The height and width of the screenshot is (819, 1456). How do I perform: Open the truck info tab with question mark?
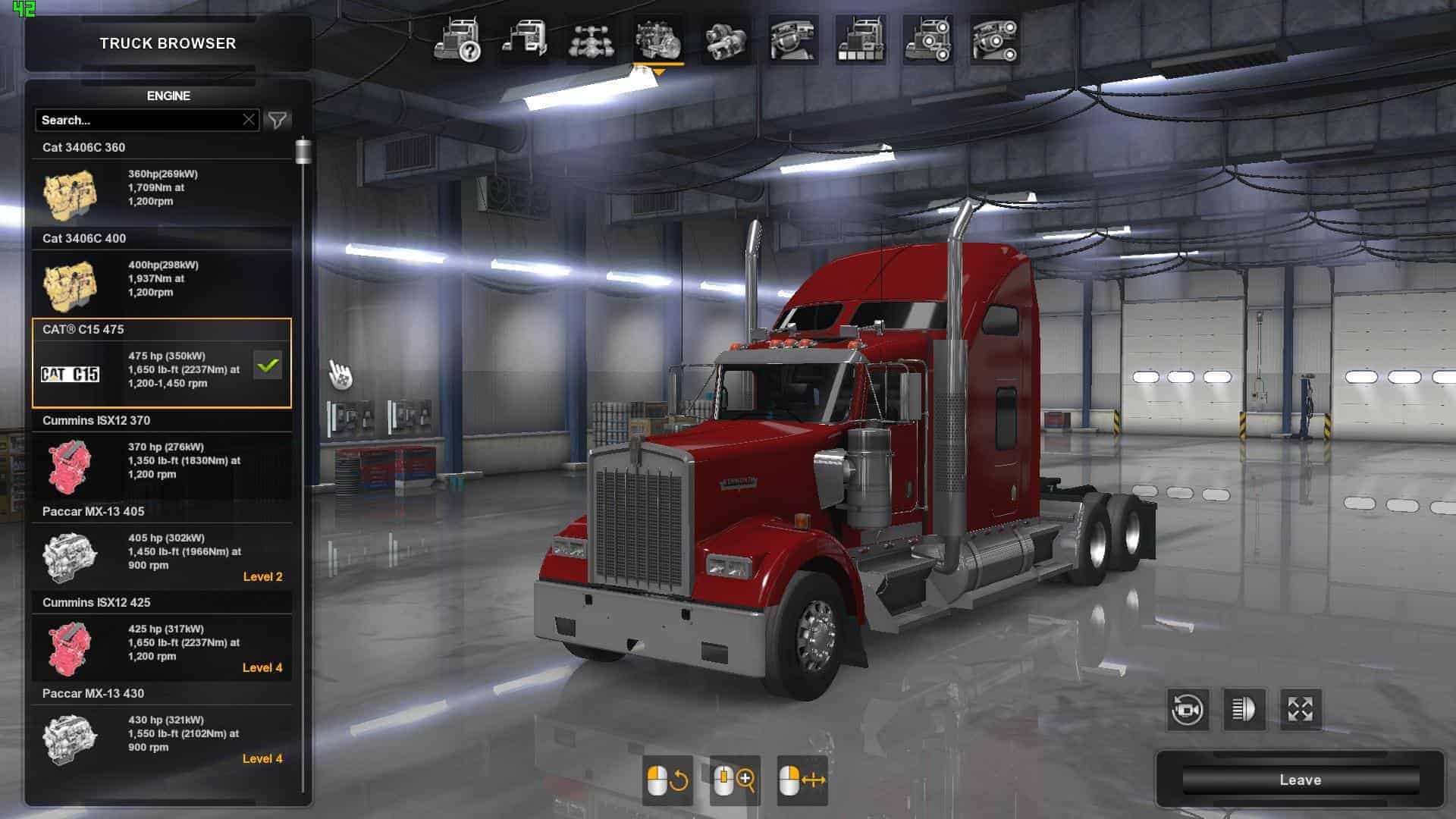(457, 40)
